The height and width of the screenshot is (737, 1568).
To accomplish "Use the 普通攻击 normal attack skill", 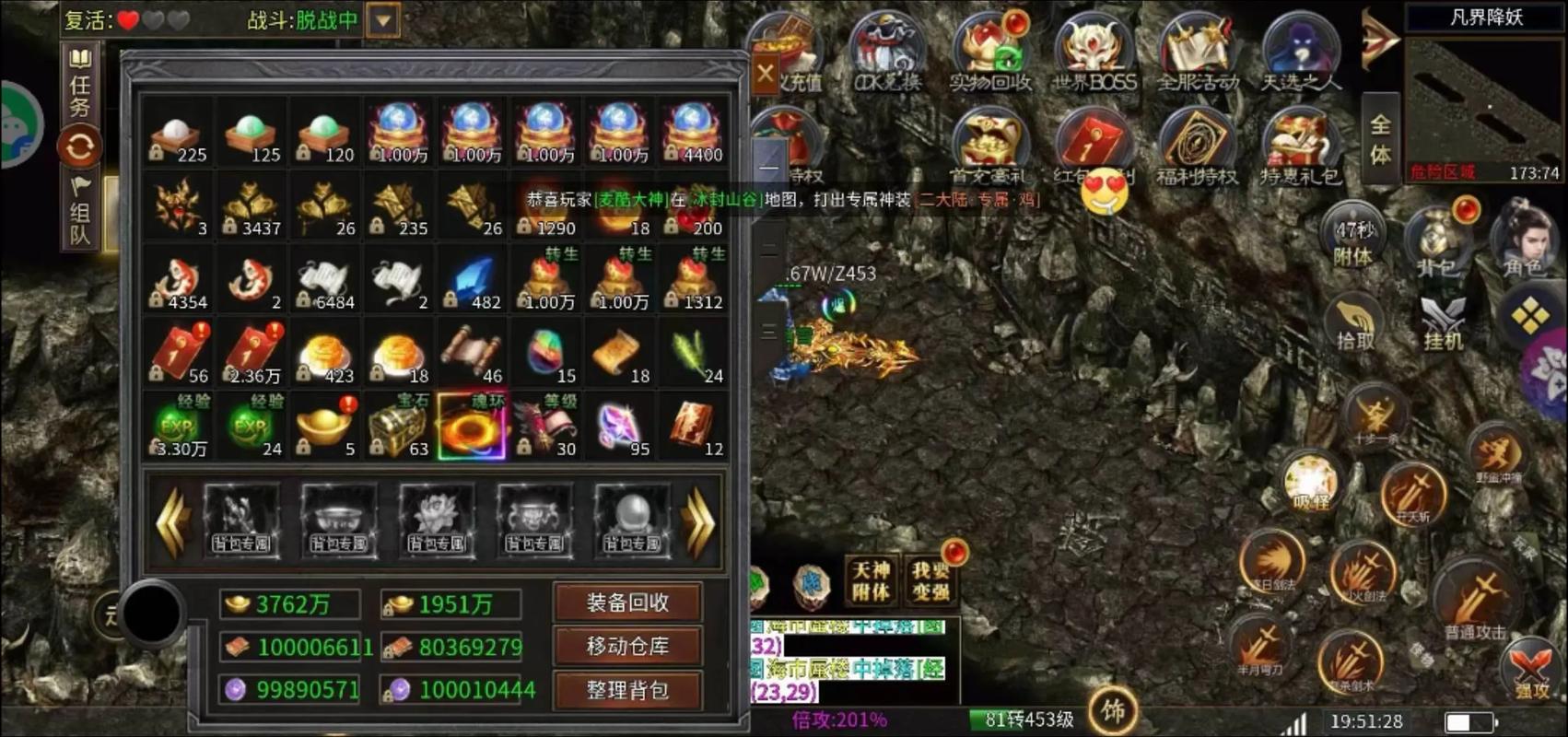I will click(1476, 597).
